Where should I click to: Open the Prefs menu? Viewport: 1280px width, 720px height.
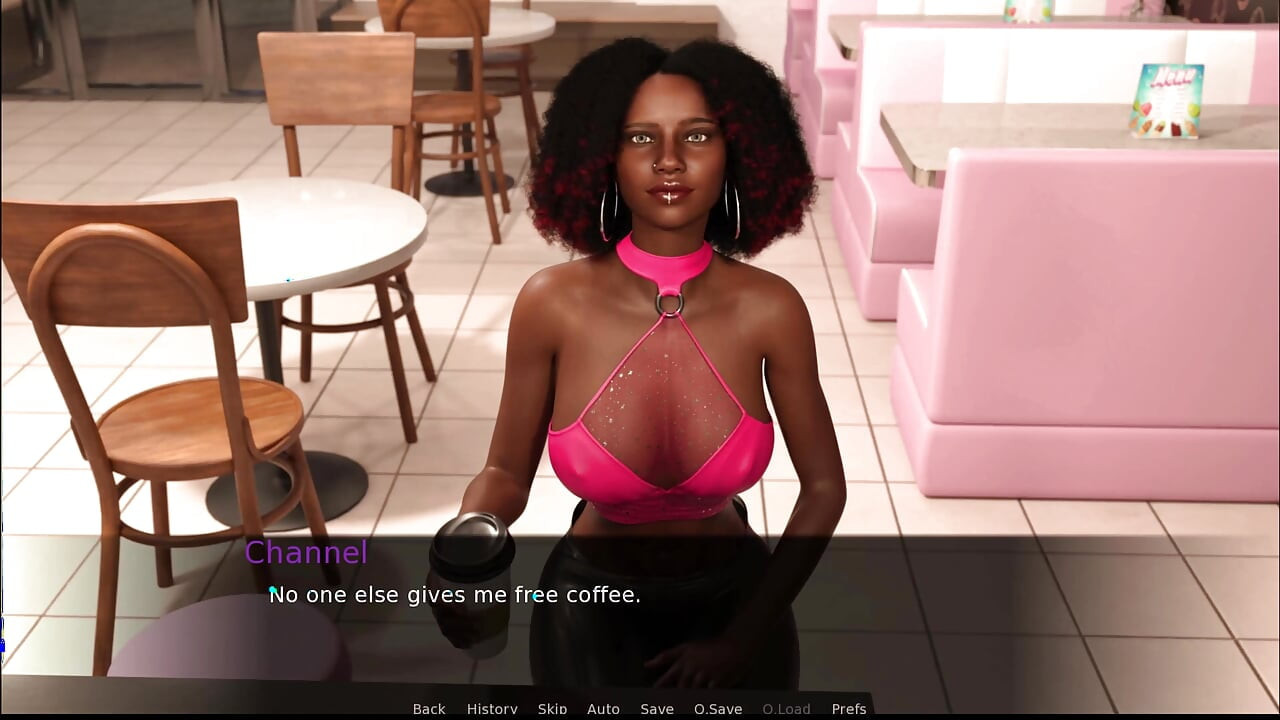tap(849, 708)
